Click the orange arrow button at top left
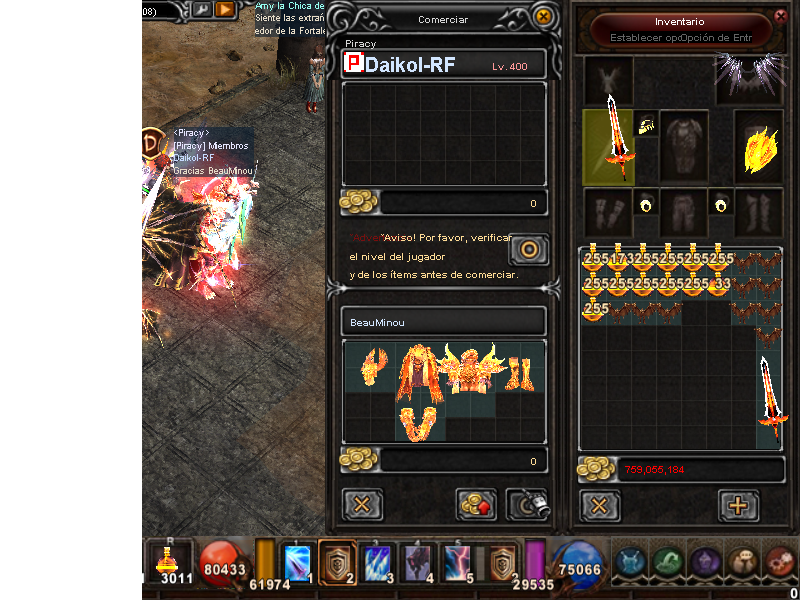The width and height of the screenshot is (800, 600). tap(226, 10)
